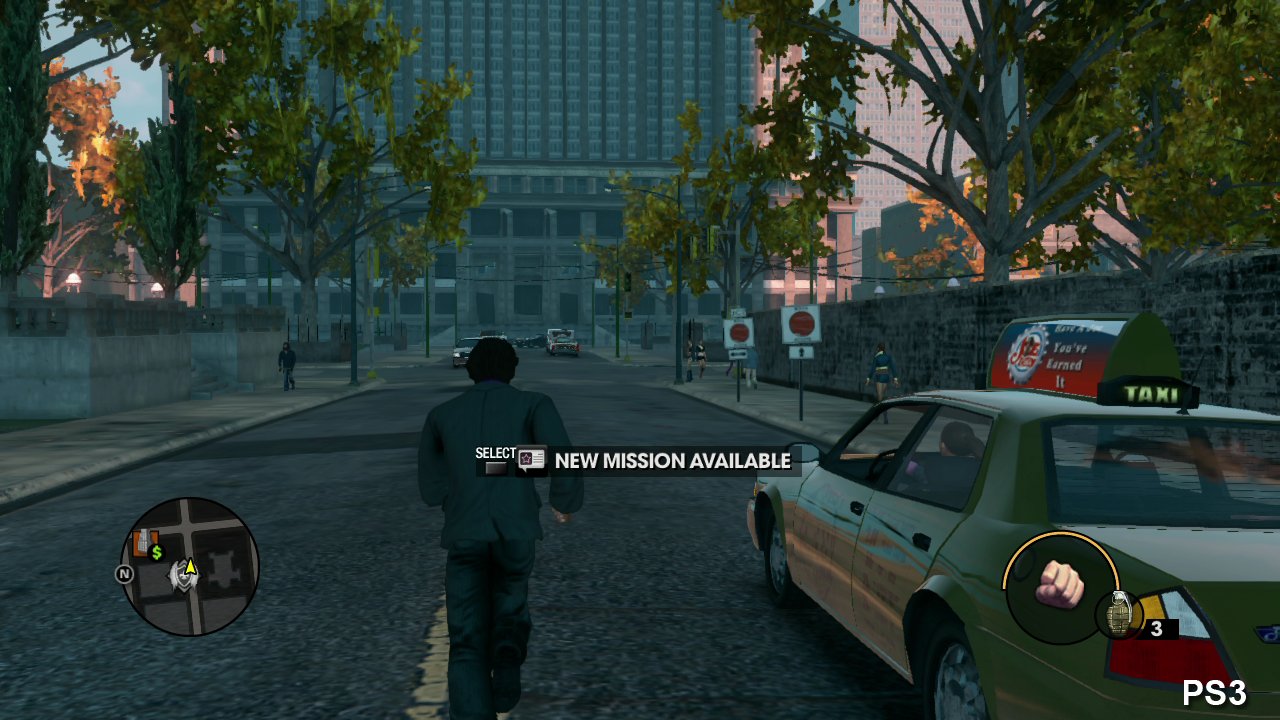1280x720 pixels.
Task: Choose the grenade icon
Action: (x=1119, y=614)
